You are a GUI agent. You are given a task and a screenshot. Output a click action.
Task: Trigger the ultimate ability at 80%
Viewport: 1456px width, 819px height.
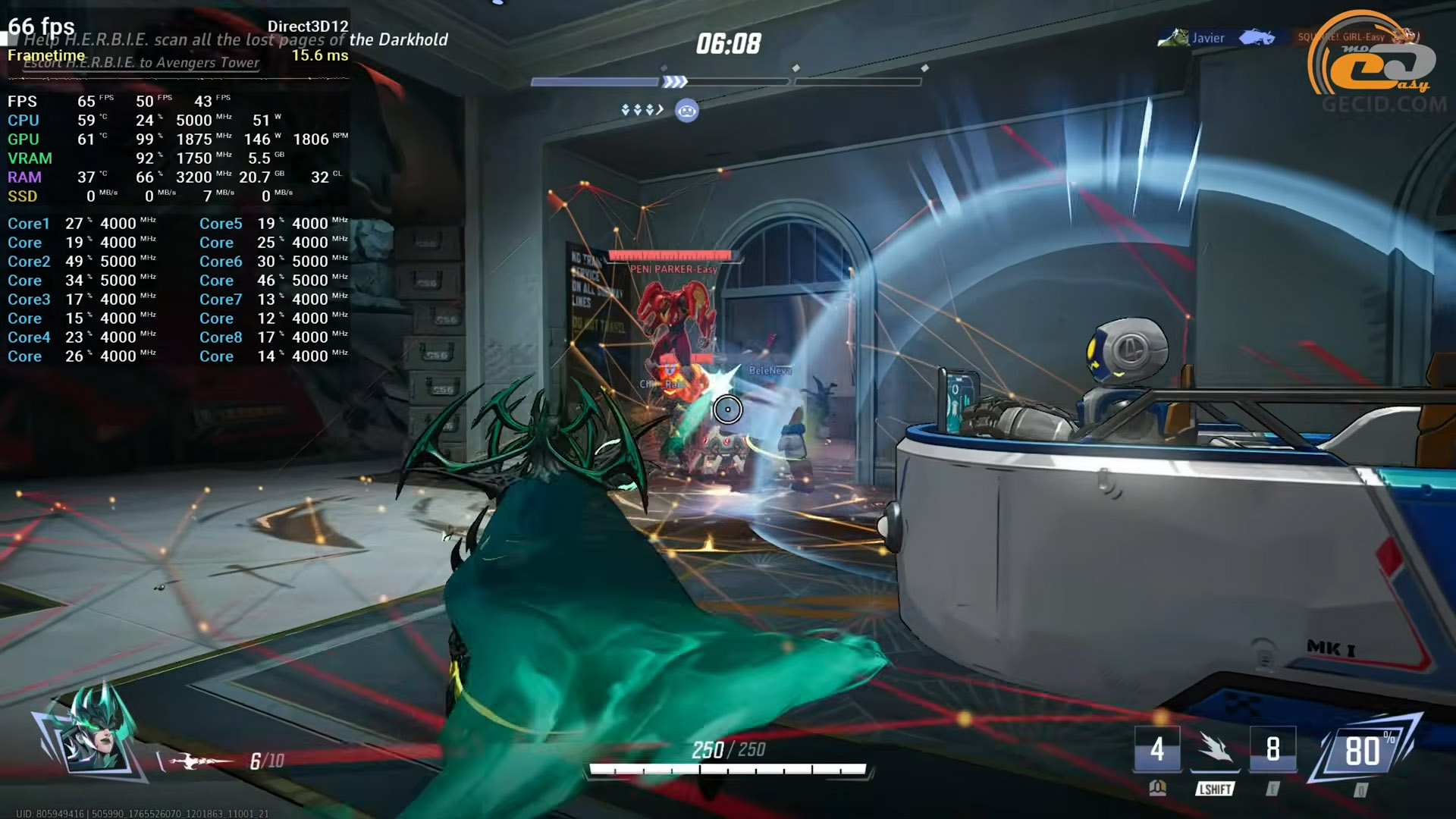[x=1364, y=752]
